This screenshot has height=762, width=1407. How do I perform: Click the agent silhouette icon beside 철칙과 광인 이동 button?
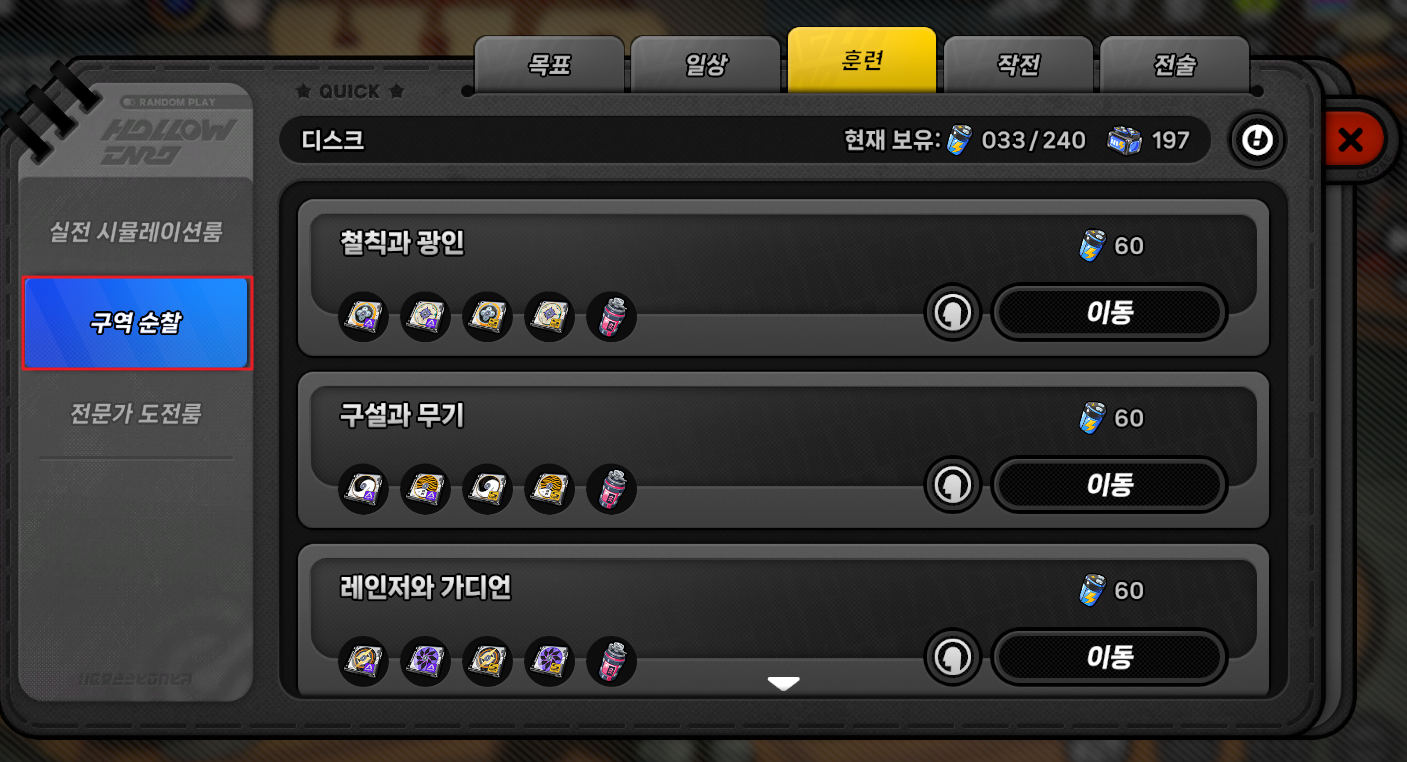[953, 312]
